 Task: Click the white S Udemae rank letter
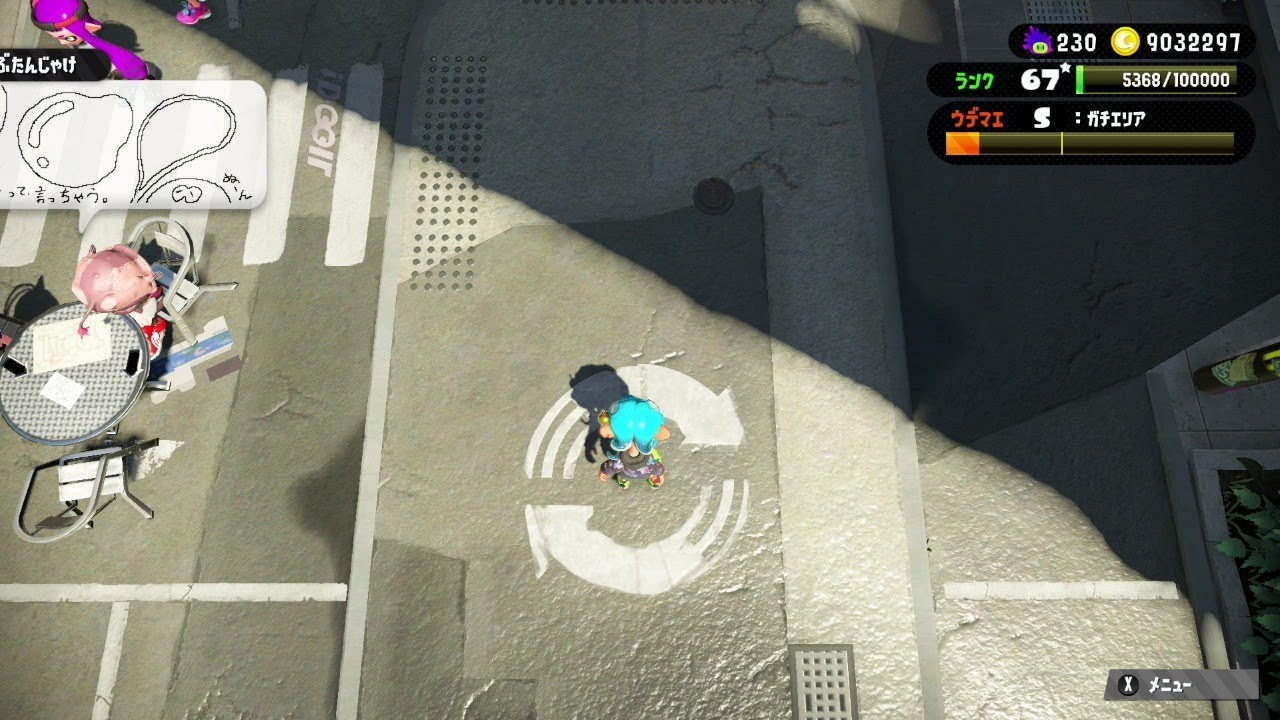coord(1040,116)
